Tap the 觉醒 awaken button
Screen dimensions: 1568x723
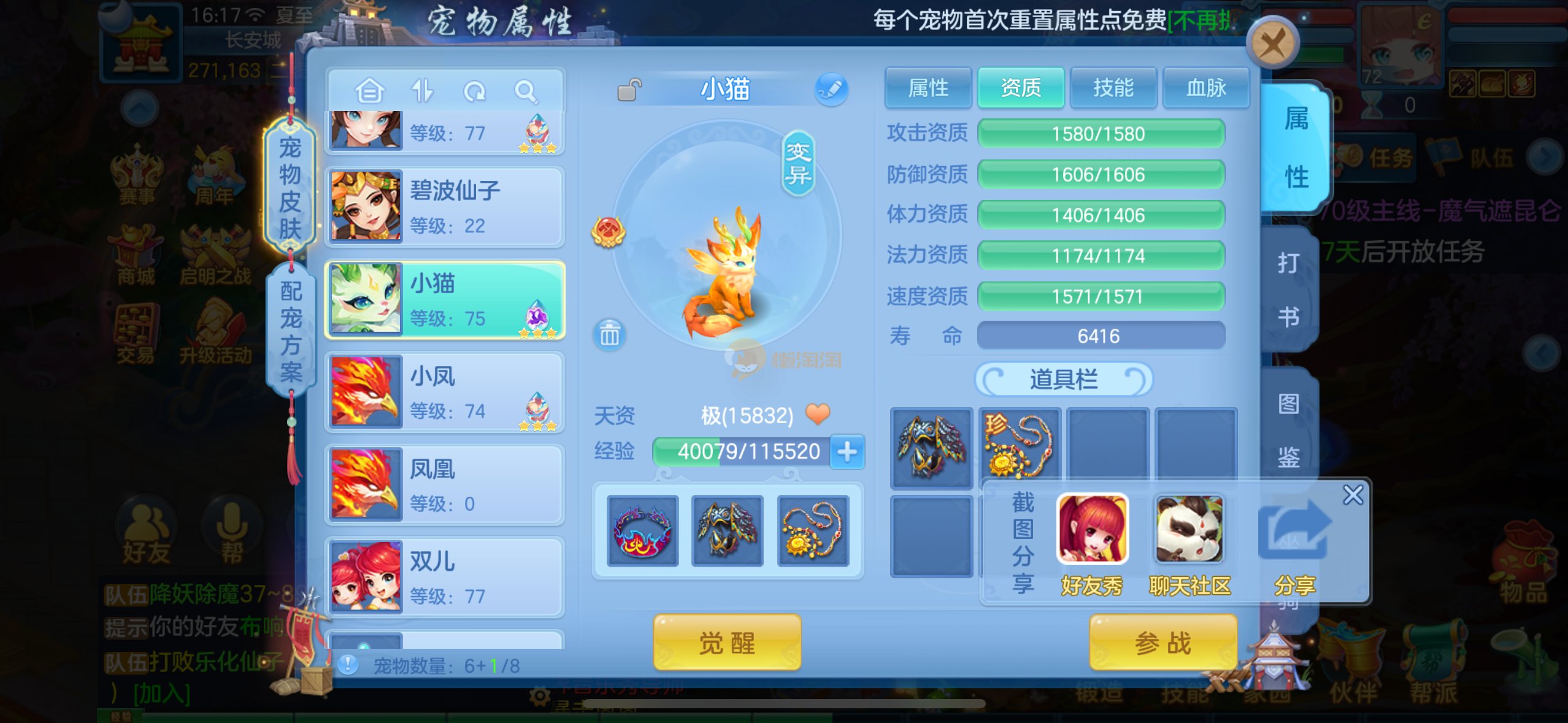(727, 643)
